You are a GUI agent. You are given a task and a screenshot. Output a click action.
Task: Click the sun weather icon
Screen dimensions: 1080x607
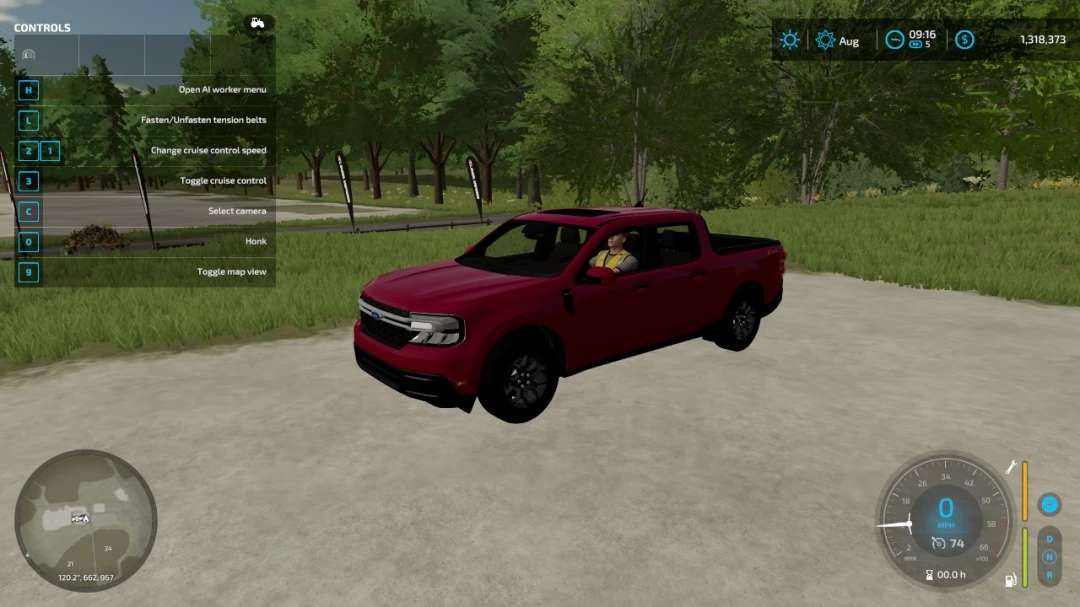790,40
